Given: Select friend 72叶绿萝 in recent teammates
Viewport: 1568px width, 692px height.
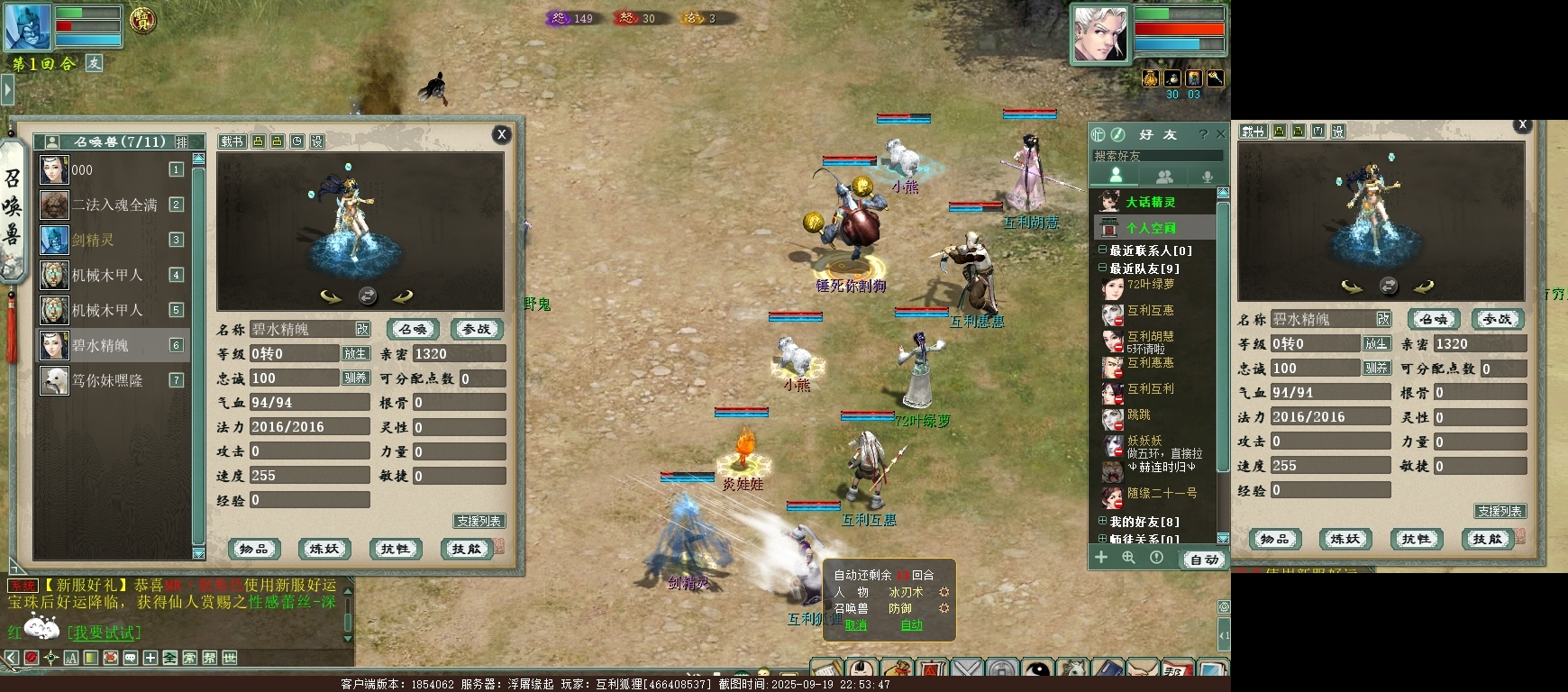Looking at the screenshot, I should pos(1150,285).
